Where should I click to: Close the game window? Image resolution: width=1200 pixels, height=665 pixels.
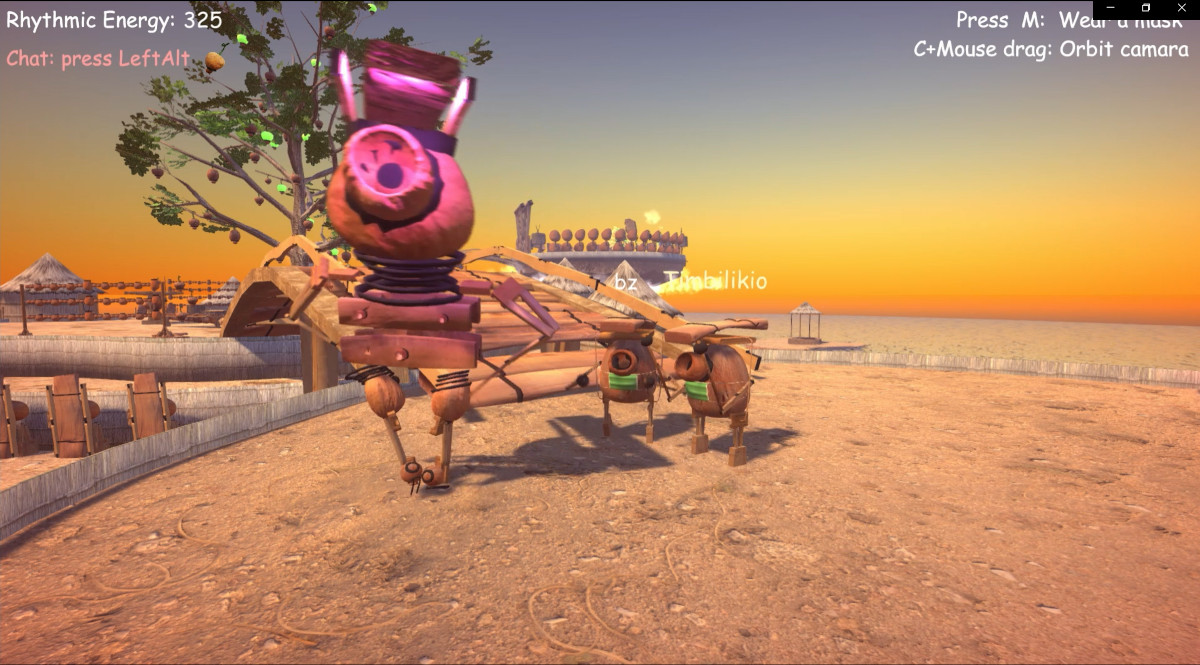tap(1180, 8)
